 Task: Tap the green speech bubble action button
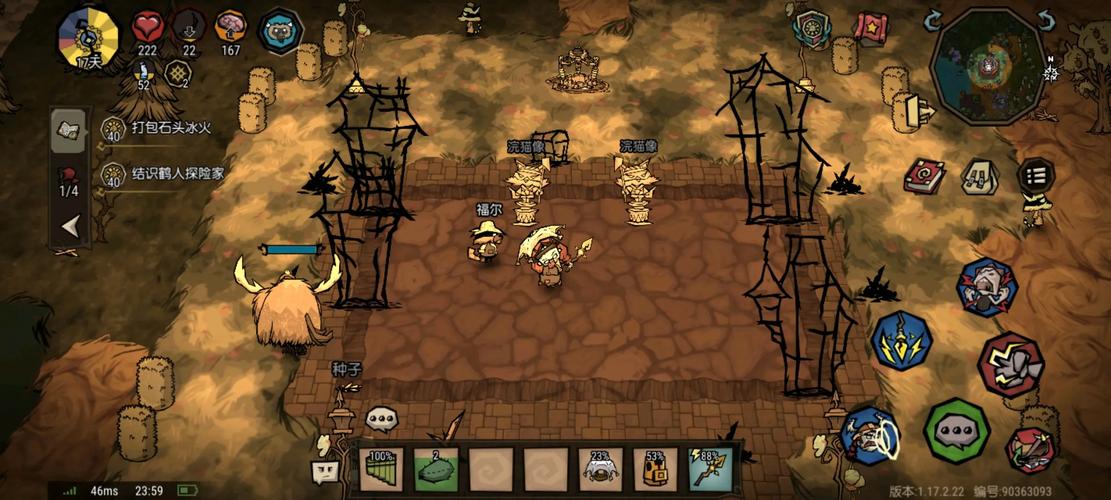(956, 431)
